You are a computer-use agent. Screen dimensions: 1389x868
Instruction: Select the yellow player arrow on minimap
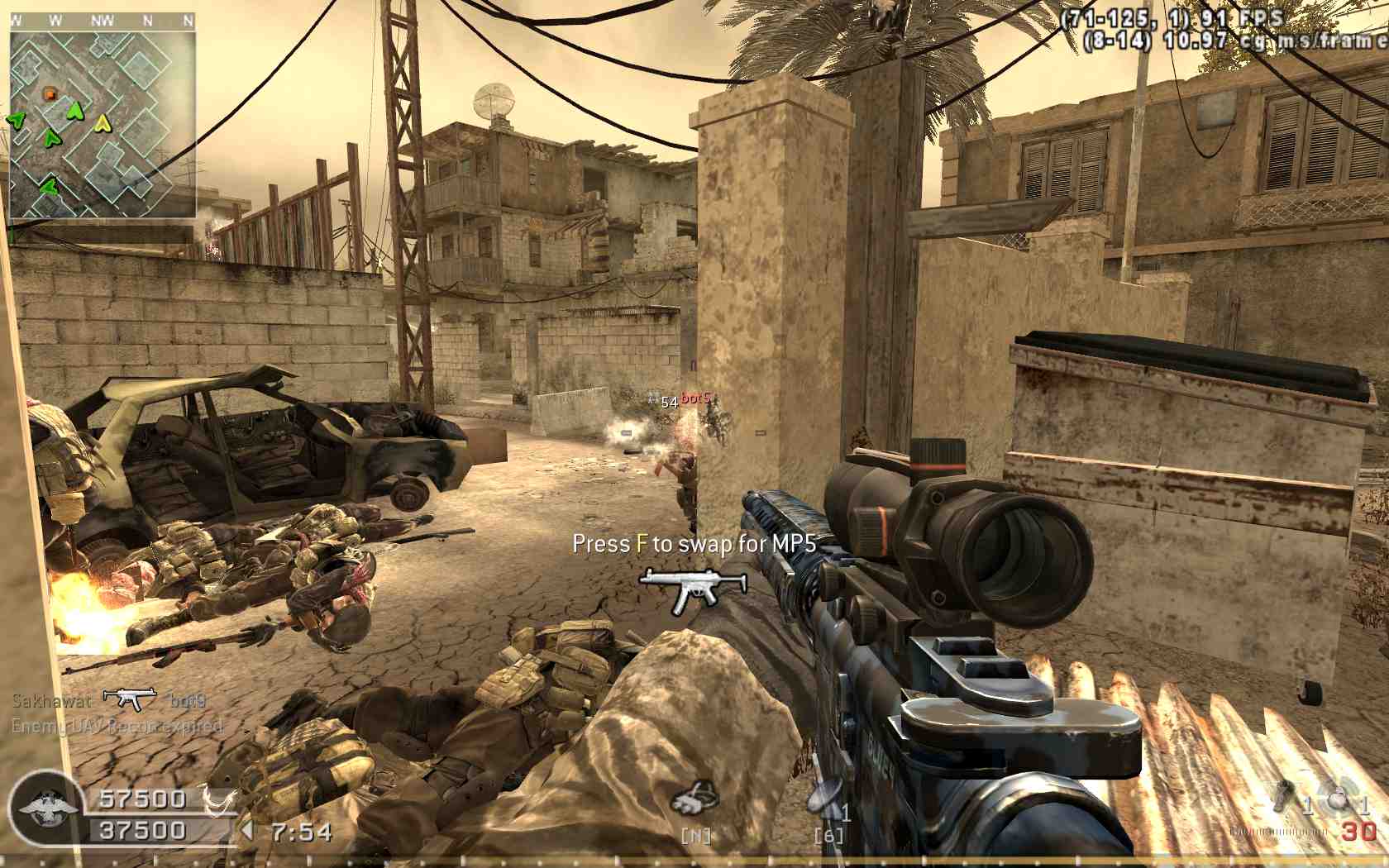coord(102,124)
